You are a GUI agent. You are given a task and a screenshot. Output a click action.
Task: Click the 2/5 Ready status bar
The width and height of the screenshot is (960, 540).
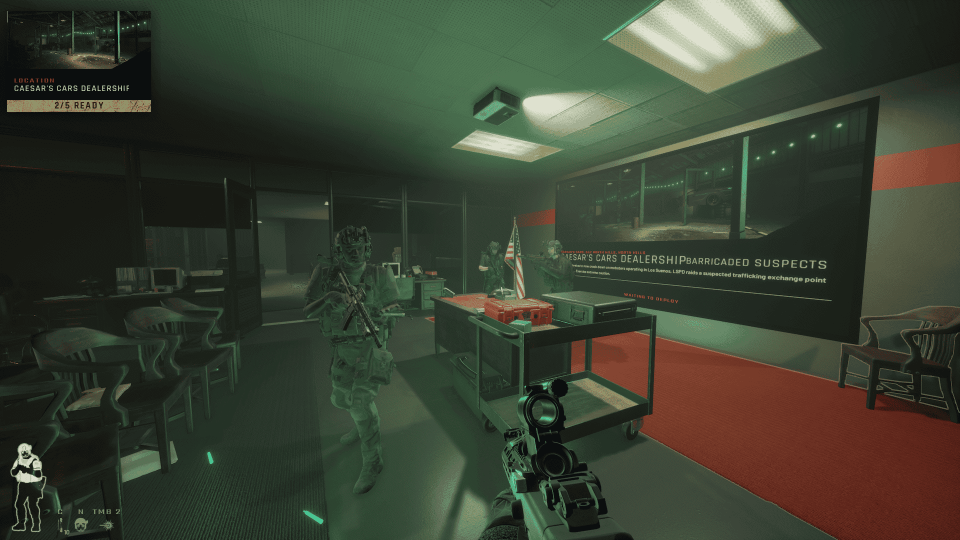78,104
